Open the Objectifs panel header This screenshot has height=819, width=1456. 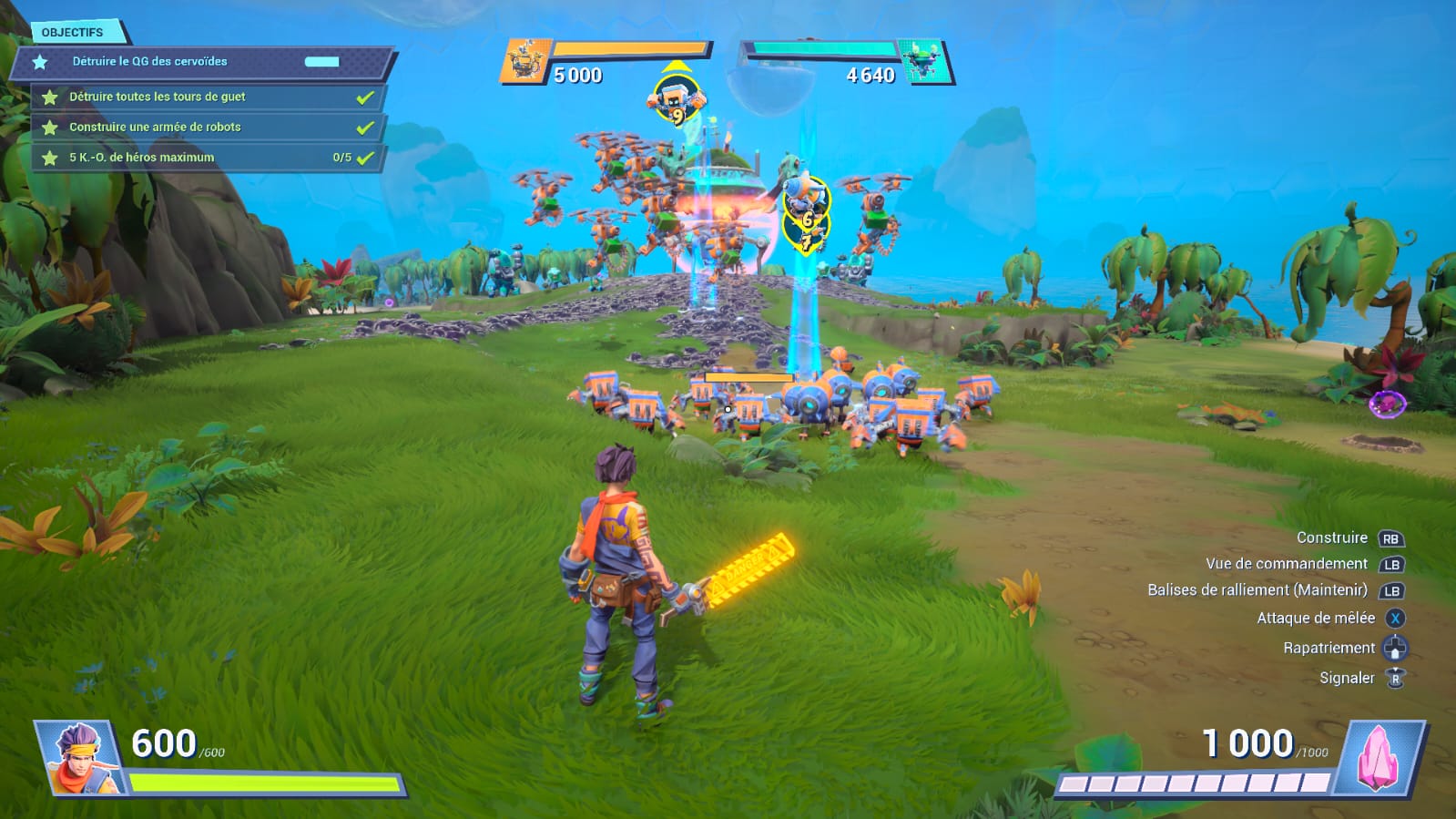click(x=73, y=33)
